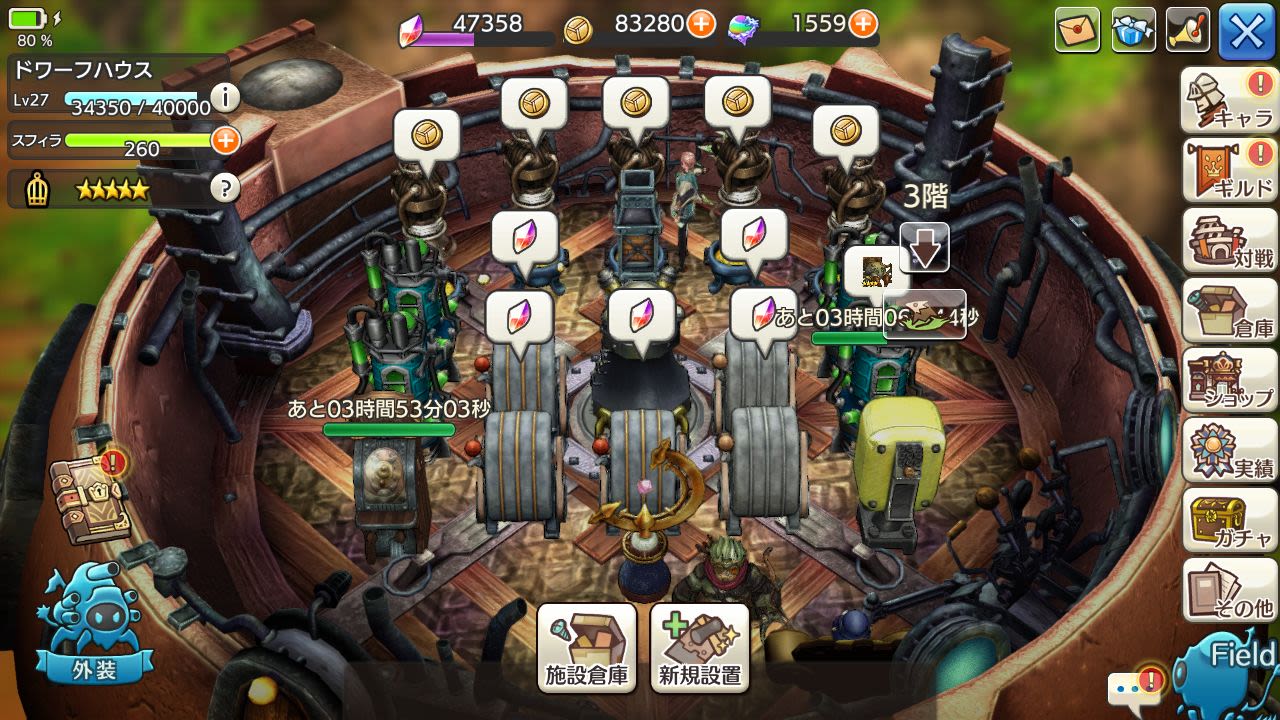The width and height of the screenshot is (1280, 720).
Task: Select the 対戦 battle menu
Action: pos(1229,240)
